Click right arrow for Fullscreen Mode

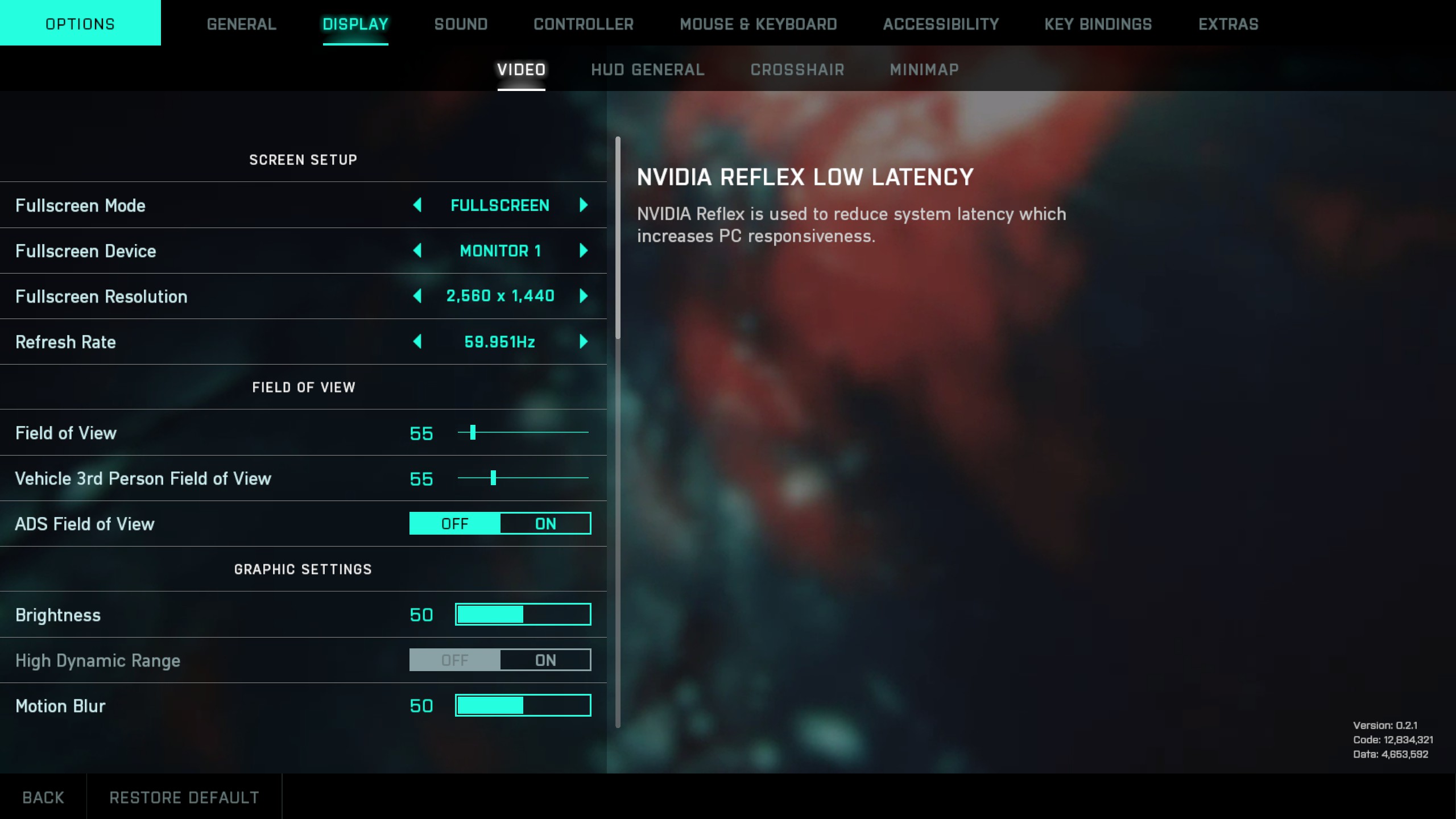[x=583, y=205]
